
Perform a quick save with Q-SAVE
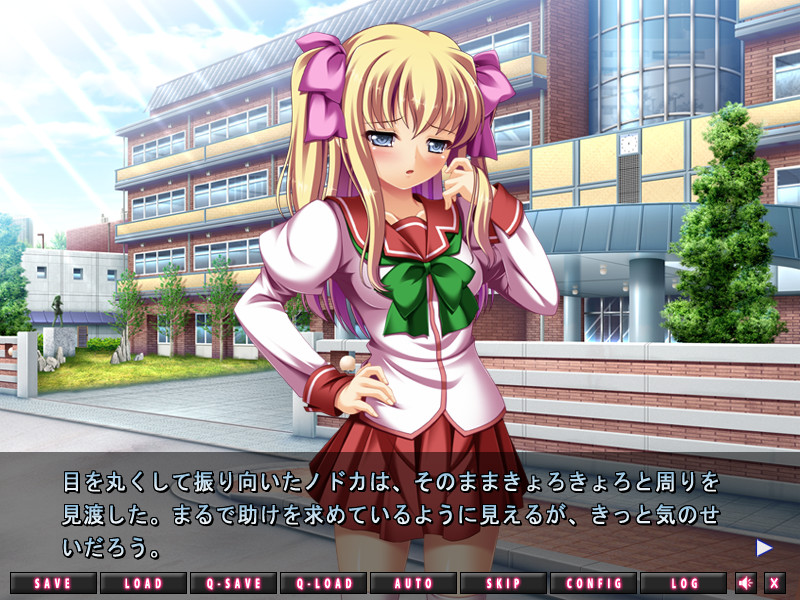coord(233,582)
